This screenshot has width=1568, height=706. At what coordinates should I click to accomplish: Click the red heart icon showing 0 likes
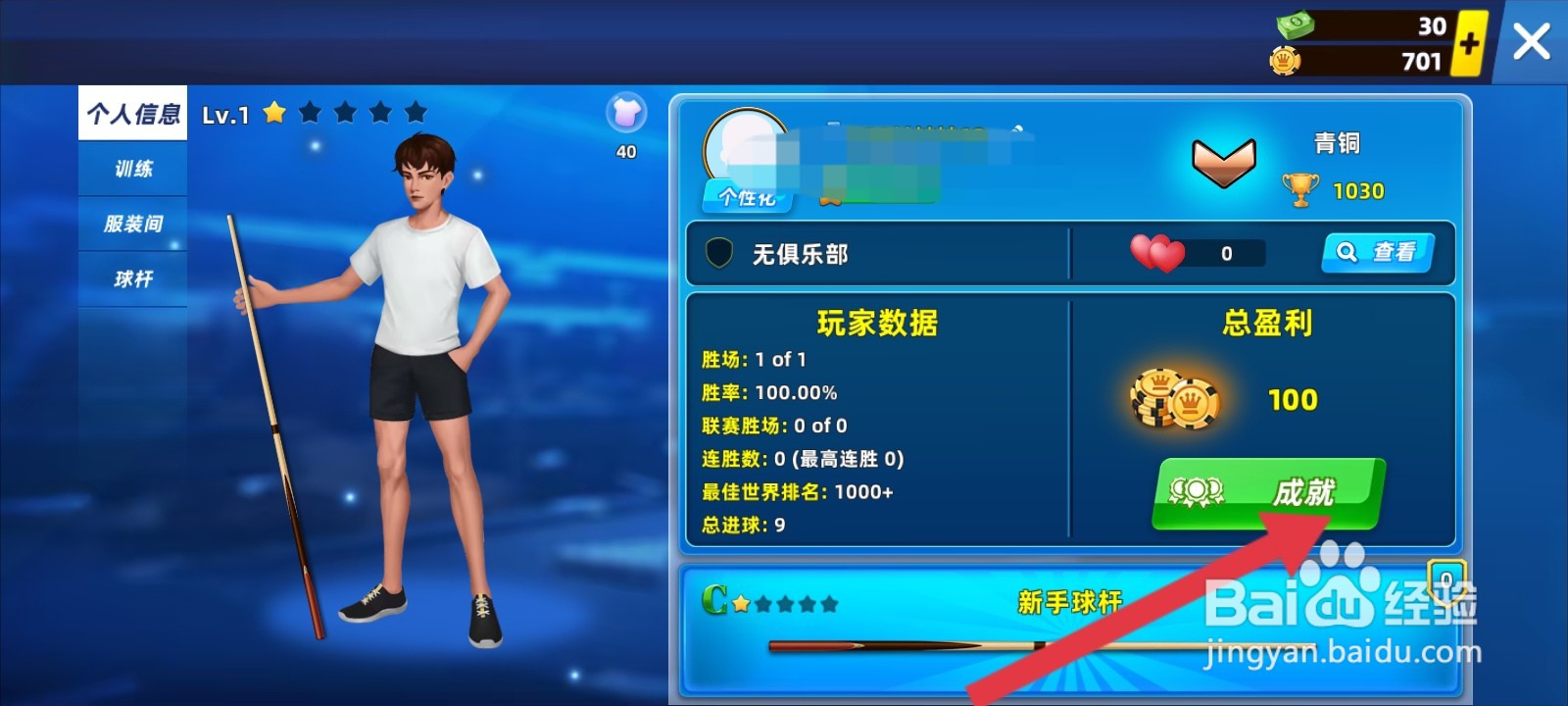[x=1162, y=252]
